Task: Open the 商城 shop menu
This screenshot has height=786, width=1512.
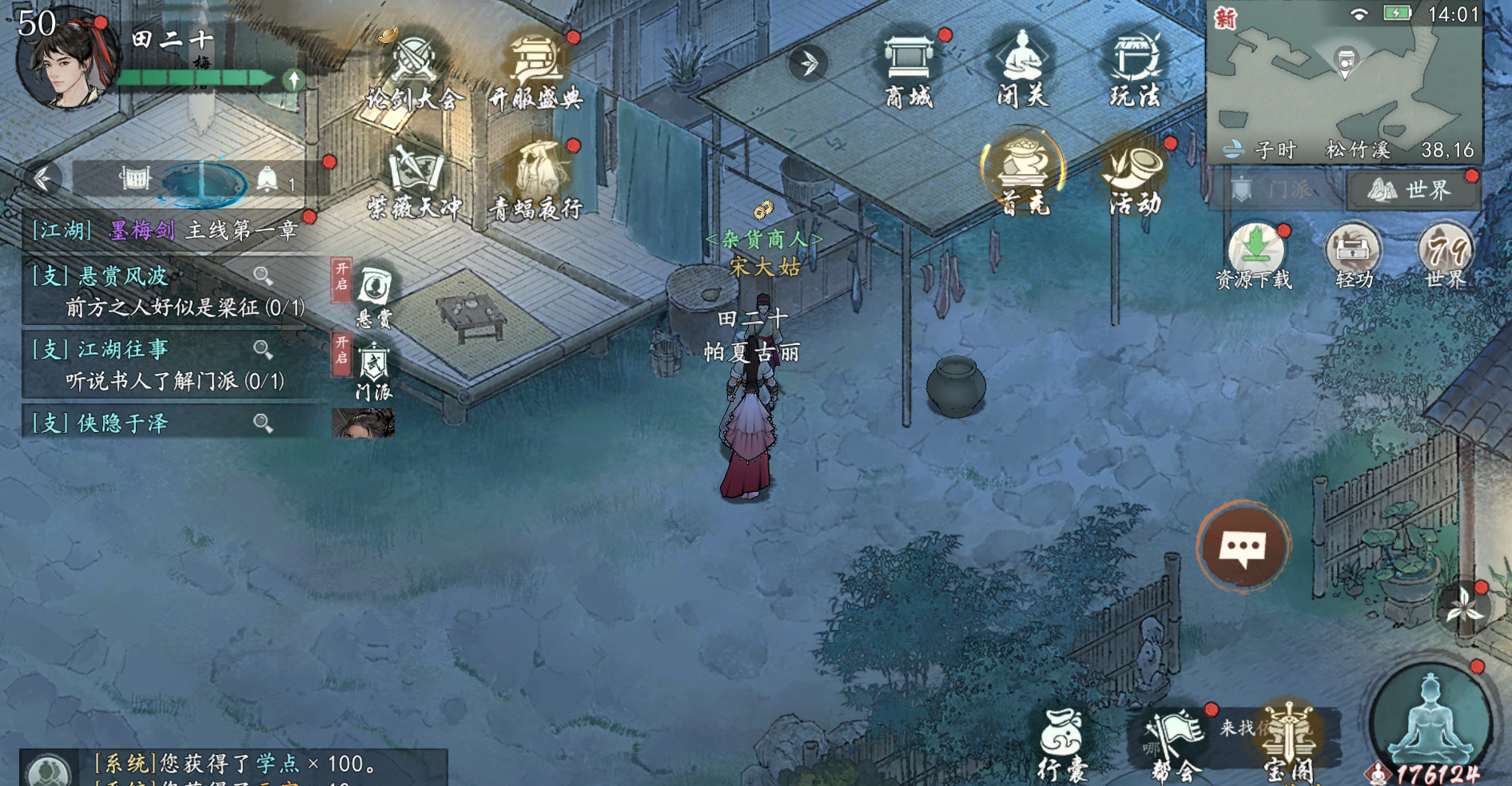Action: click(909, 68)
